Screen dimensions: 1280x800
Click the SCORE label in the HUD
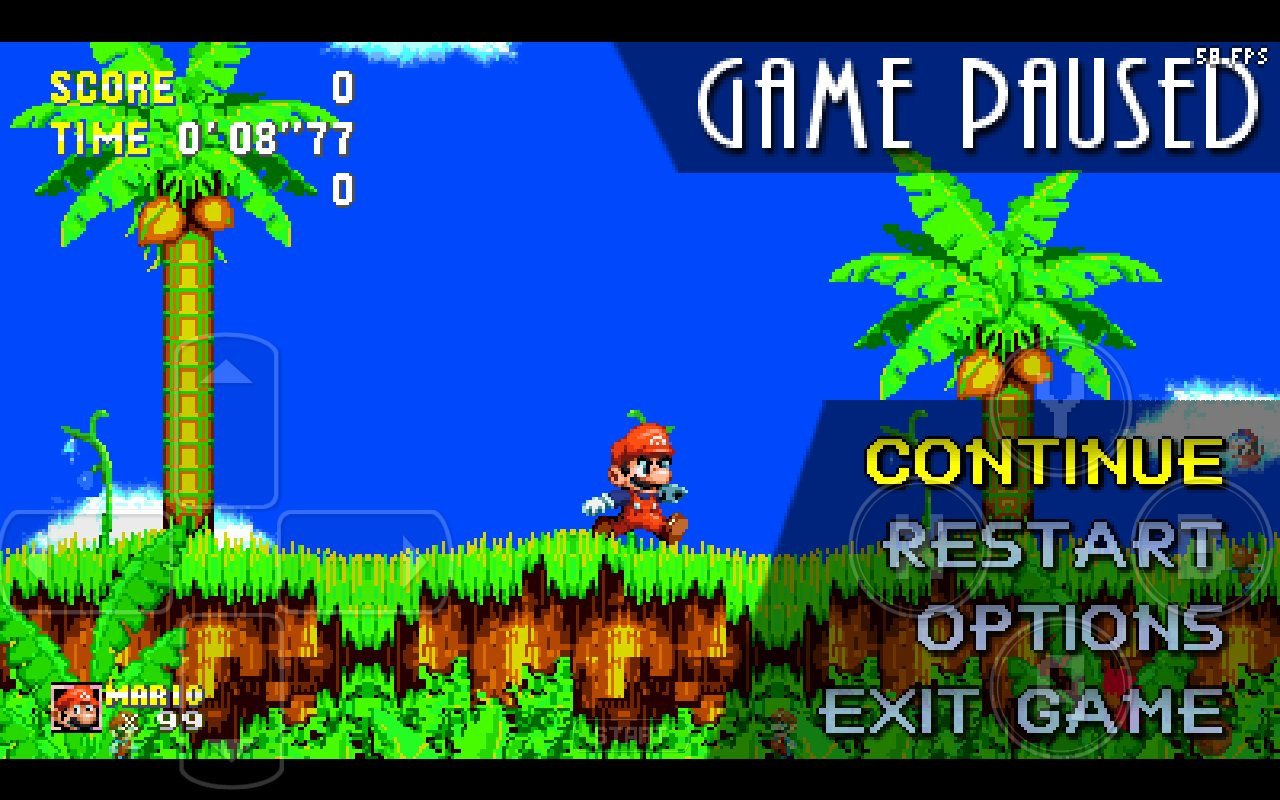click(x=110, y=88)
